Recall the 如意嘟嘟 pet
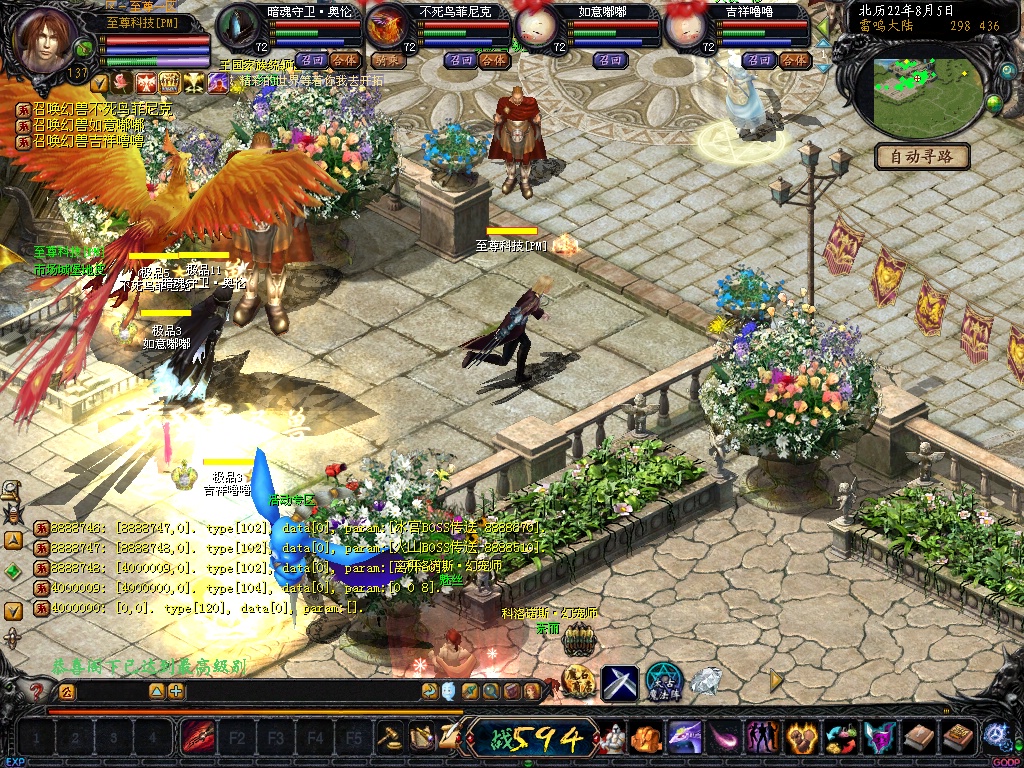The height and width of the screenshot is (768, 1024). [x=609, y=60]
